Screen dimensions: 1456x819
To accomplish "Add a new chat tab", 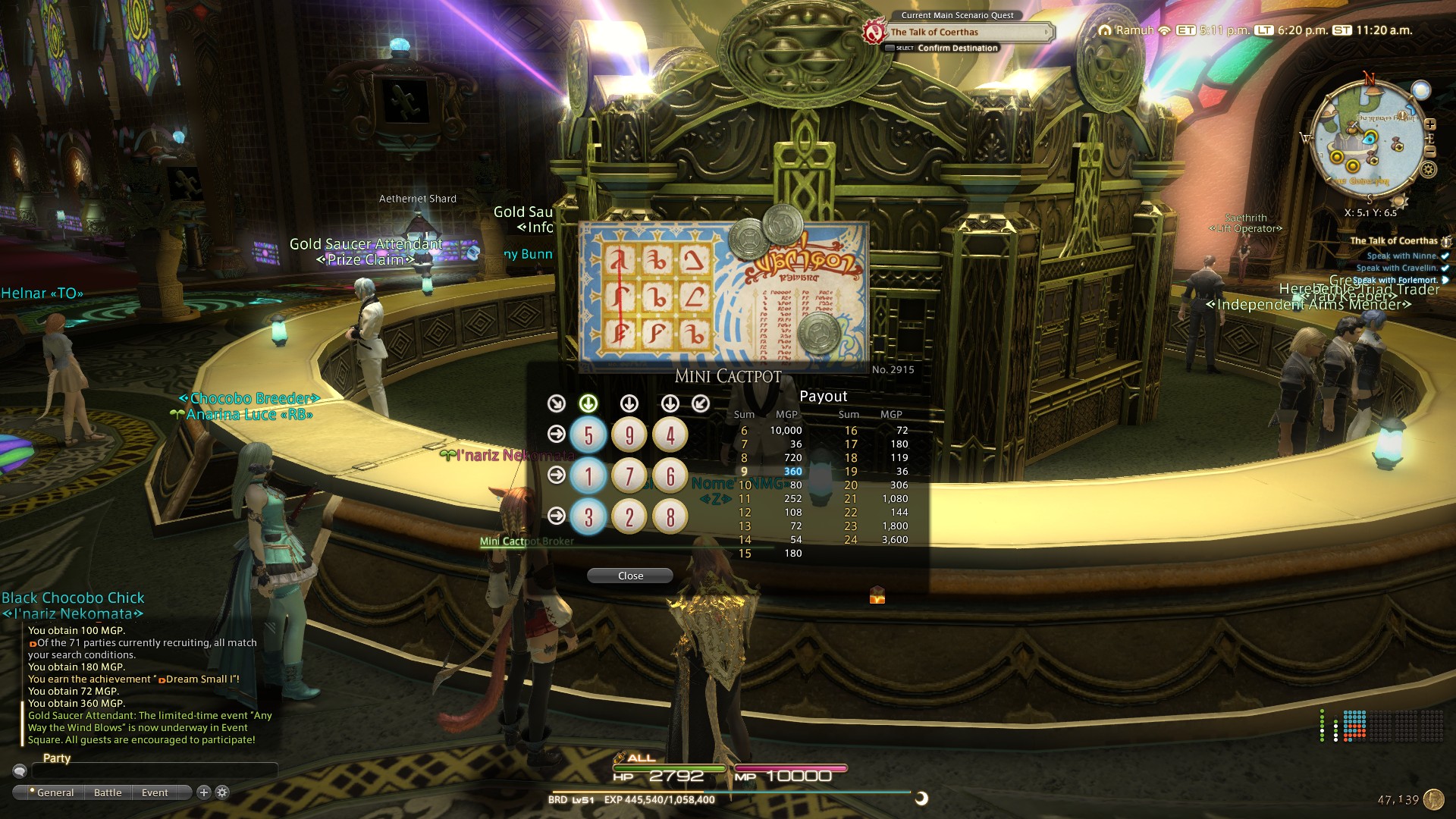I will pos(203,792).
